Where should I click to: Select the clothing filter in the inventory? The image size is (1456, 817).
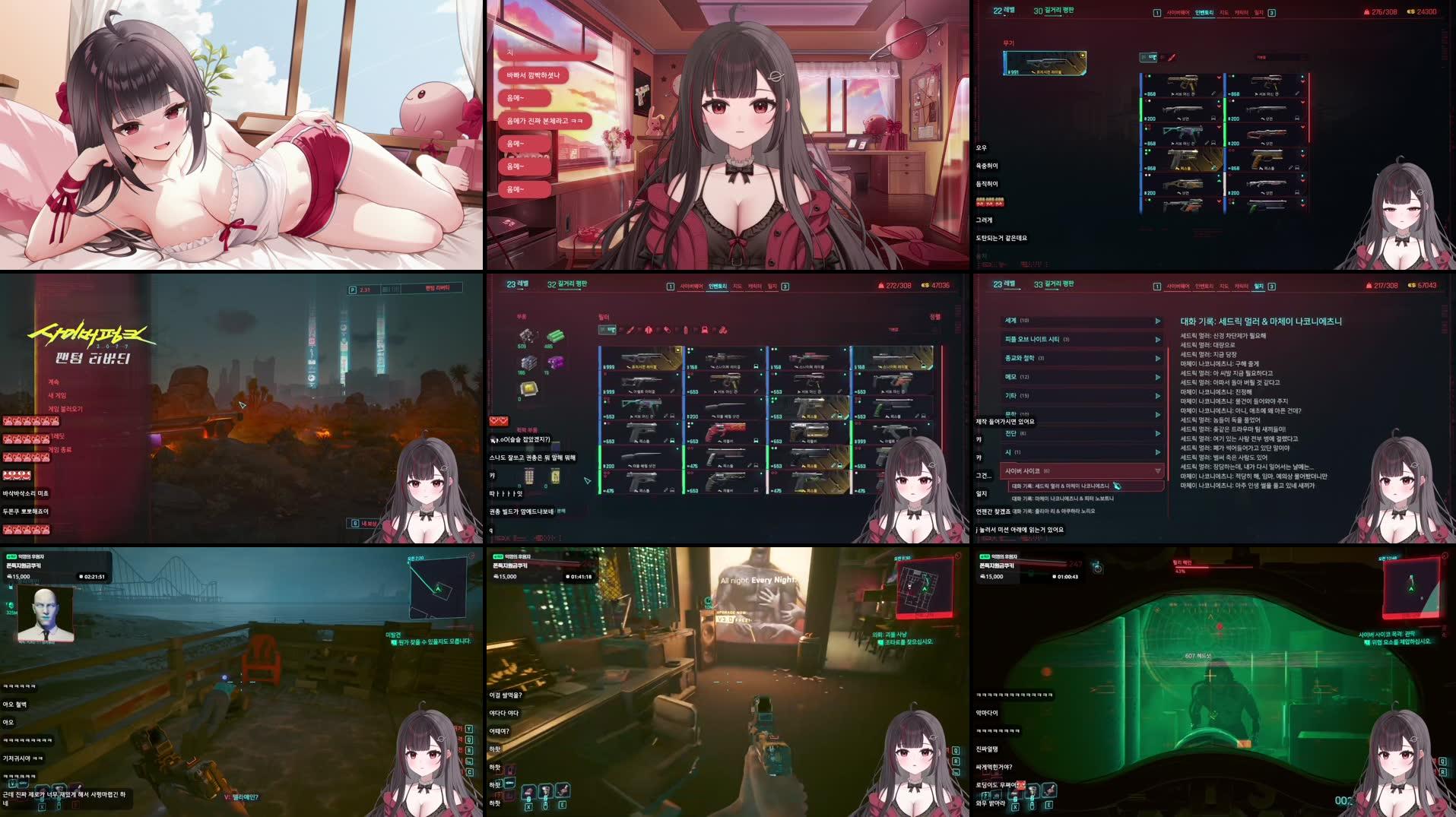point(649,330)
